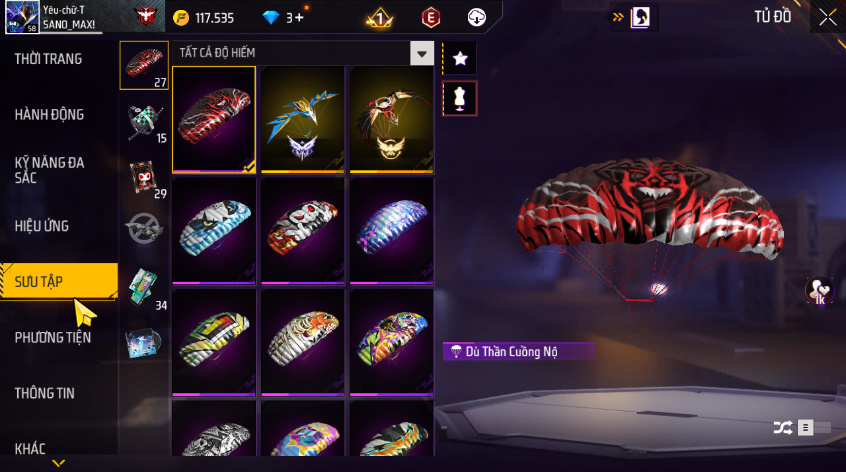Viewport: 846px width, 472px height.
Task: Open the backpack subcategory showing 15
Action: pos(143,121)
